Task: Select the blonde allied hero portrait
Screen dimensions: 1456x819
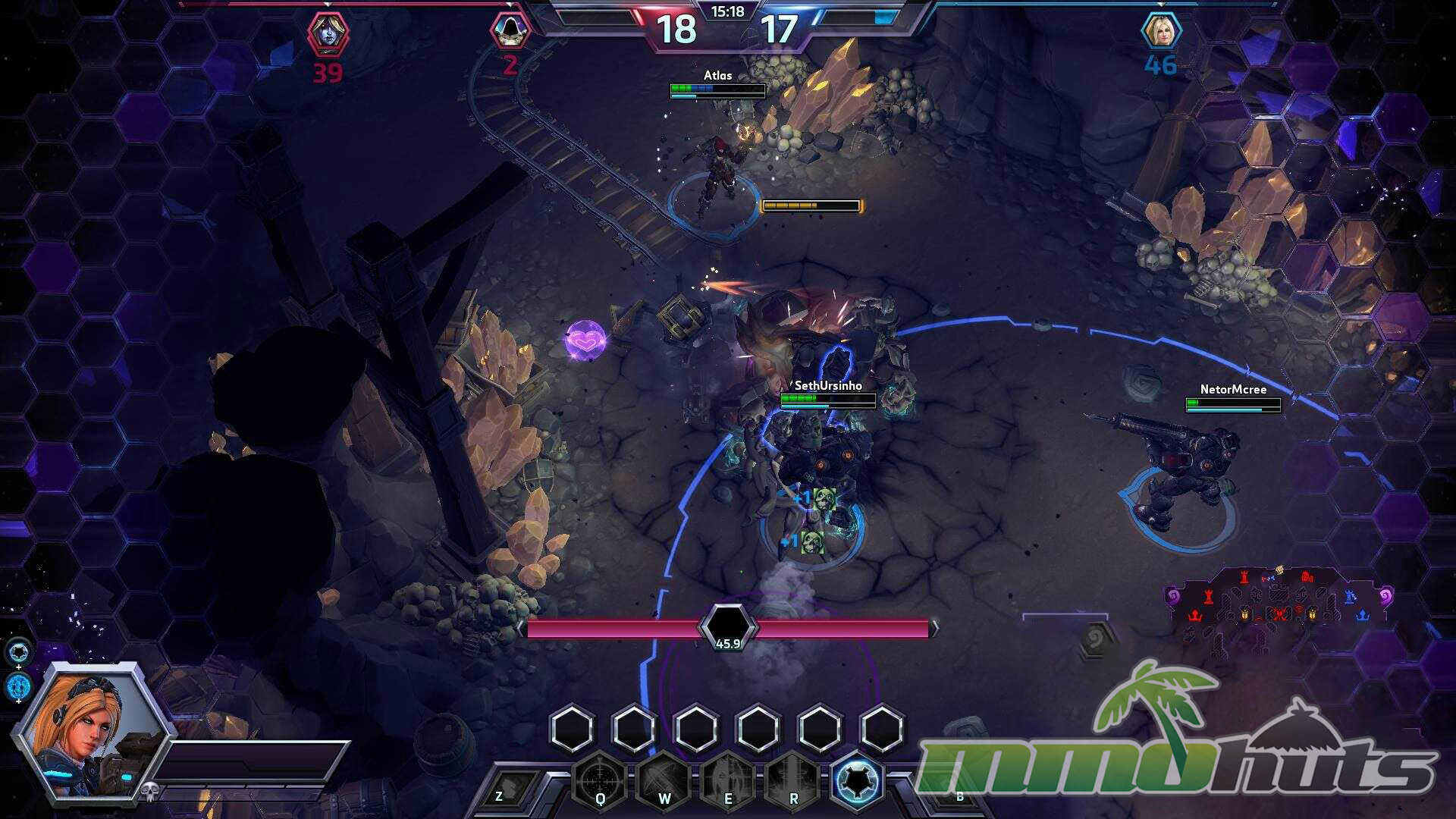Action: (x=1161, y=31)
